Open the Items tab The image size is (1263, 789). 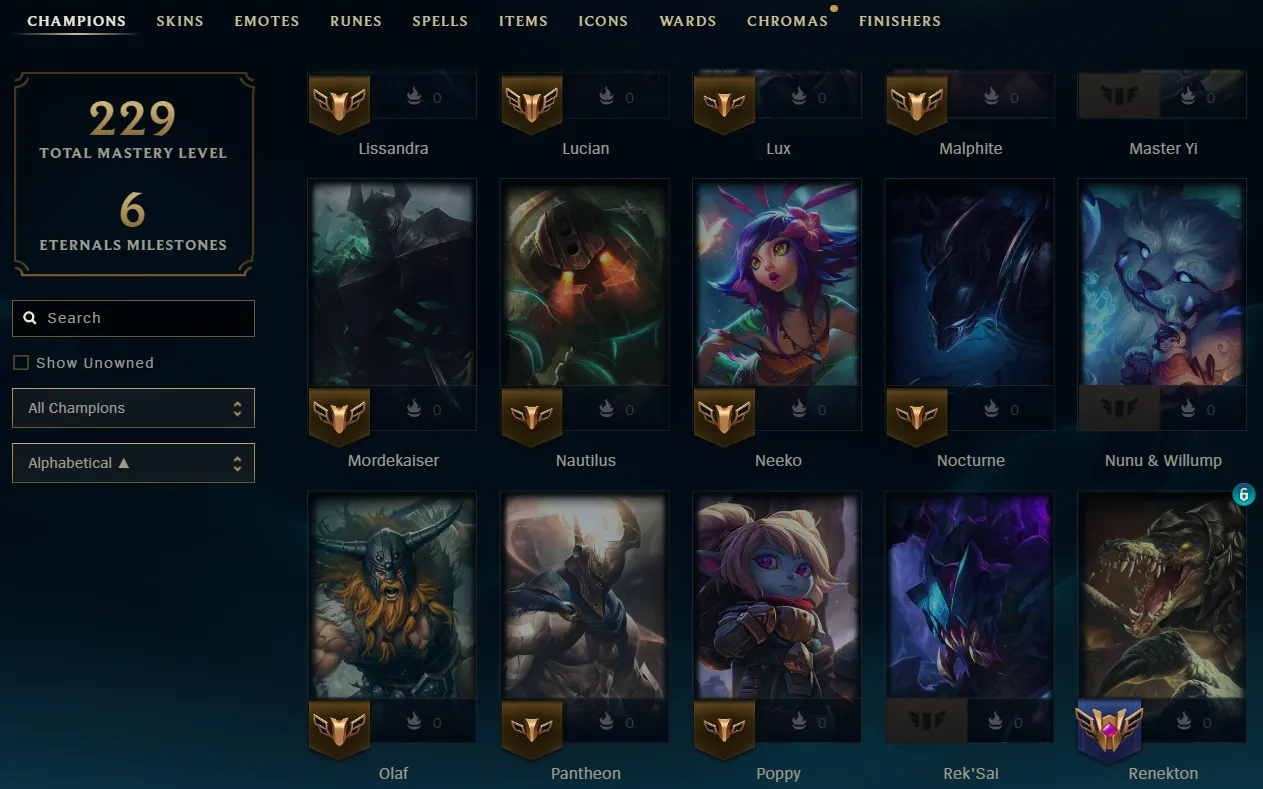523,21
